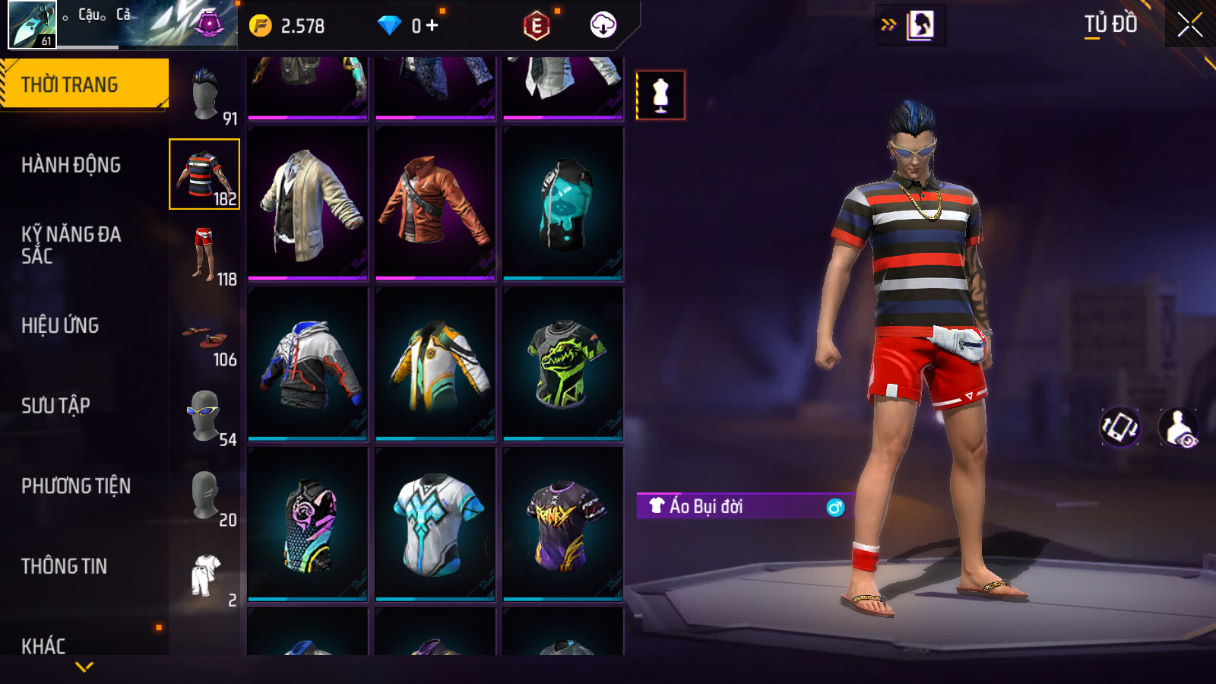The image size is (1216, 684).
Task: Close the wardrobe with the X button
Action: [1190, 25]
